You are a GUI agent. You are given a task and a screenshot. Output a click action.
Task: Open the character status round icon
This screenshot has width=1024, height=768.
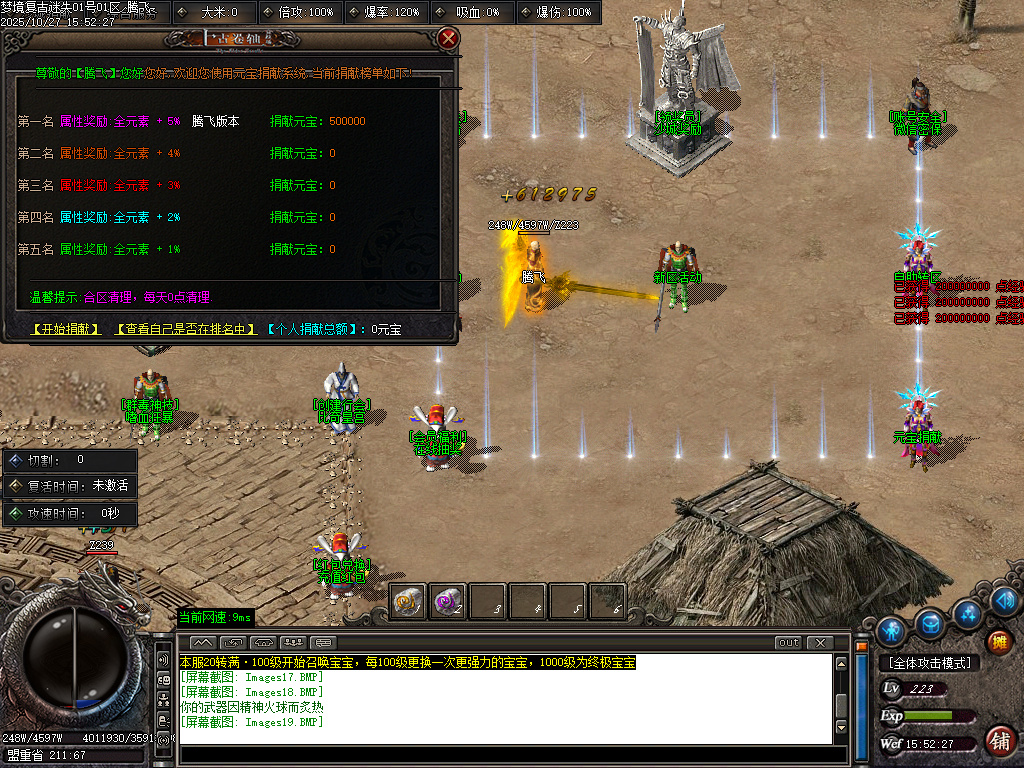890,630
